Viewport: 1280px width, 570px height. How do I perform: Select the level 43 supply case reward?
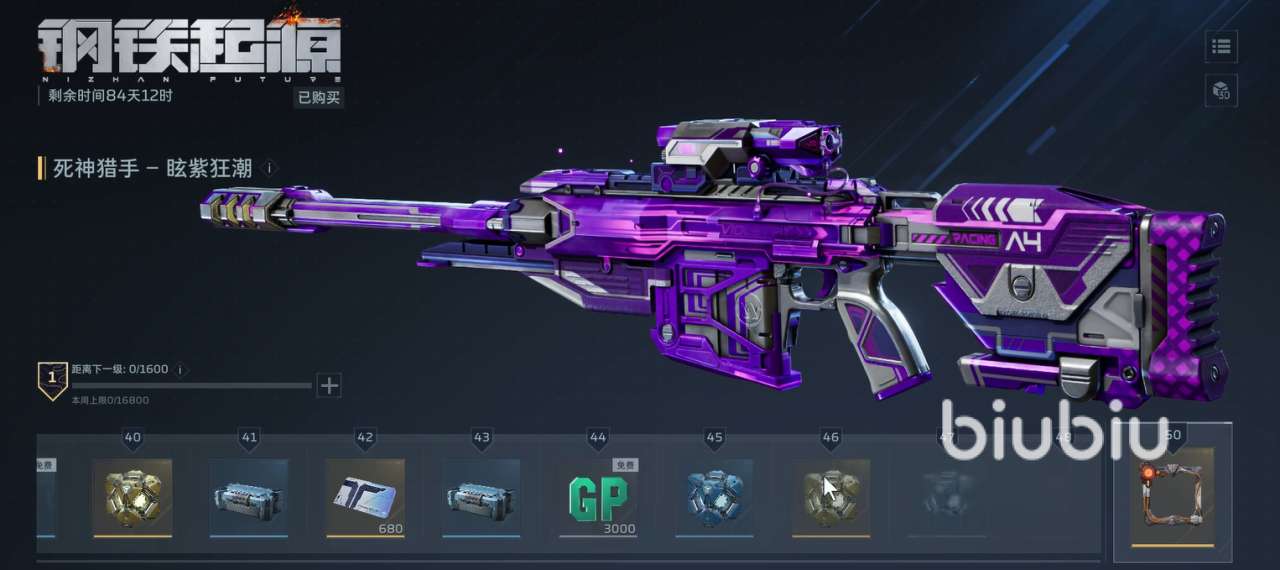click(x=482, y=497)
